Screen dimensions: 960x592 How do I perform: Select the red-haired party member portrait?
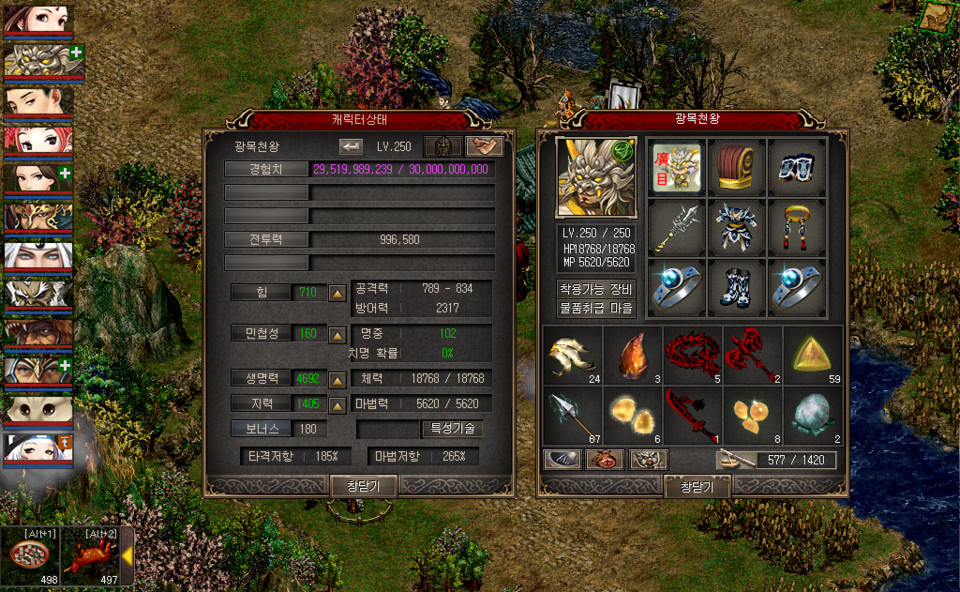tap(37, 141)
